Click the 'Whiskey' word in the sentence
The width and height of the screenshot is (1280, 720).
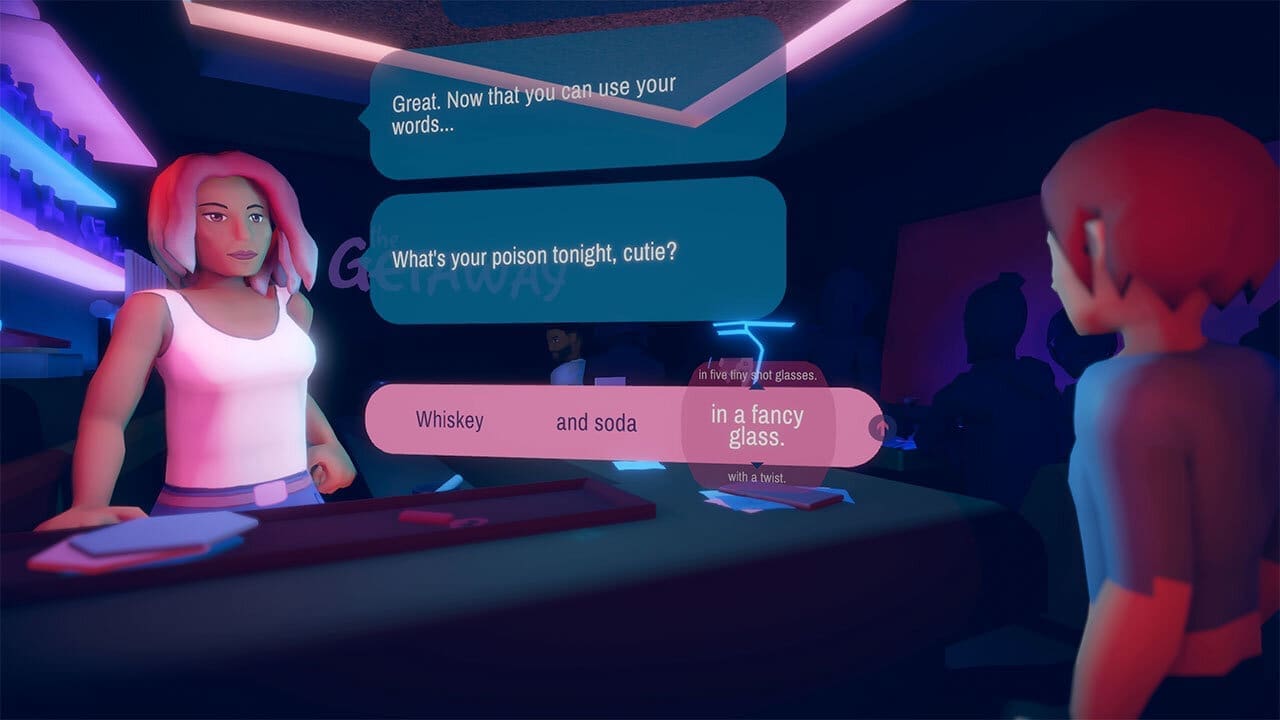point(450,422)
